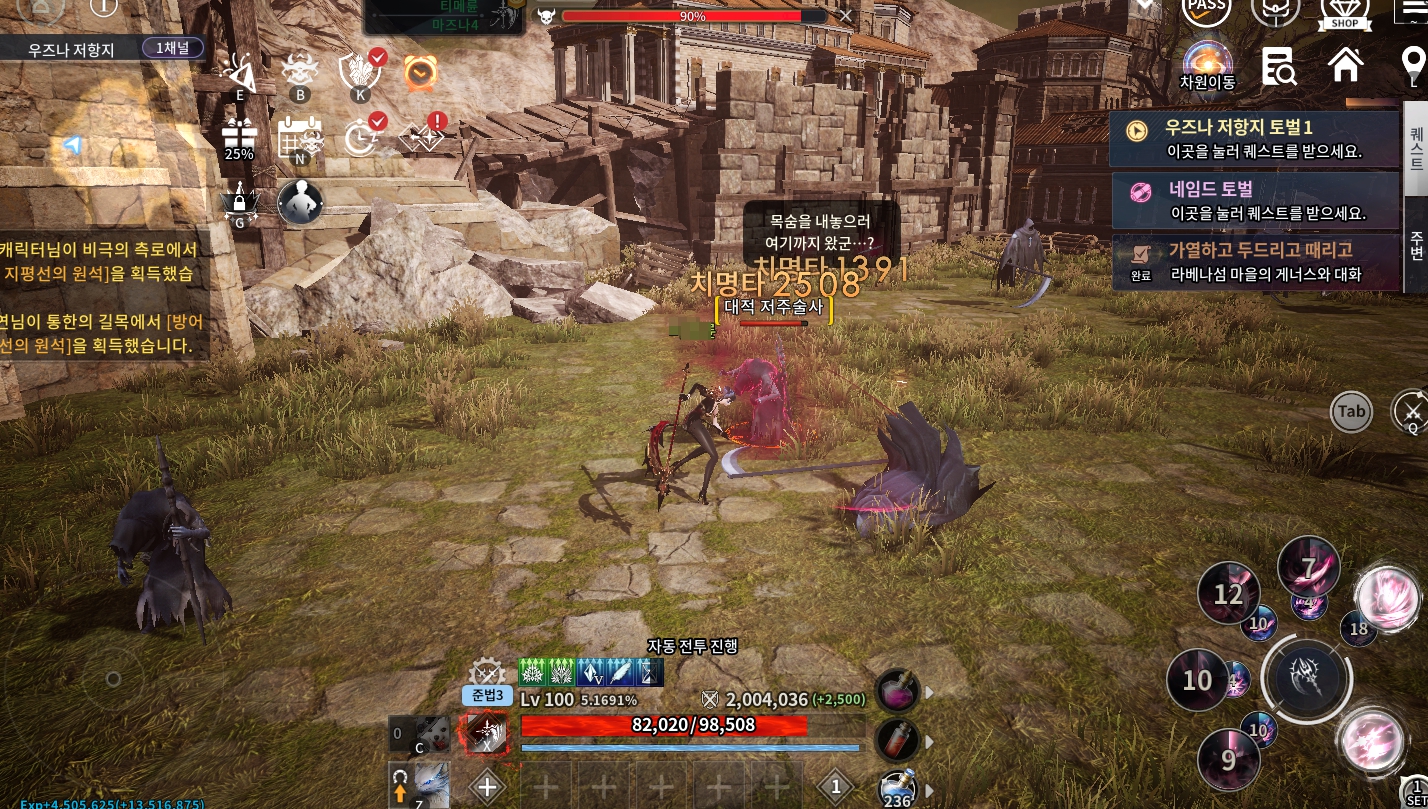Open the PASS menu
The width and height of the screenshot is (1428, 809).
1206,10
